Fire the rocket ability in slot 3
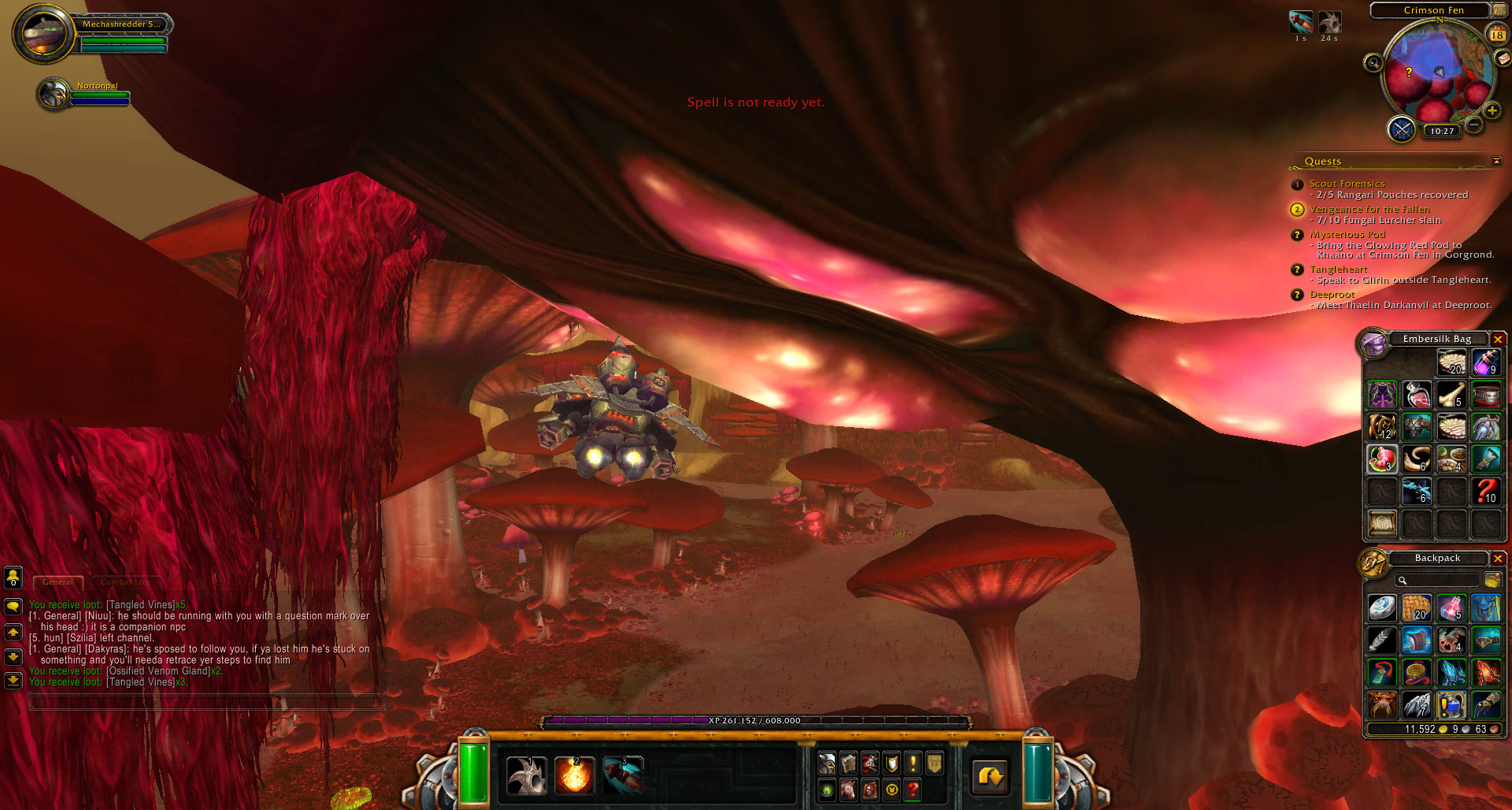 click(x=623, y=775)
